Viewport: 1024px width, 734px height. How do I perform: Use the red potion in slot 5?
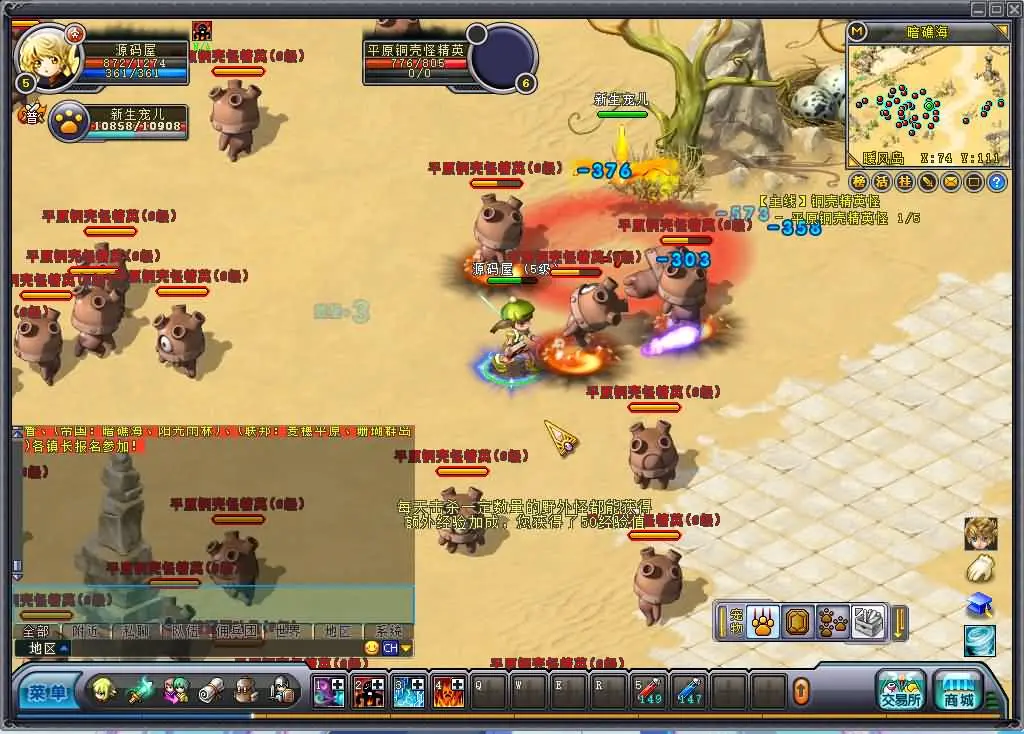tap(649, 691)
